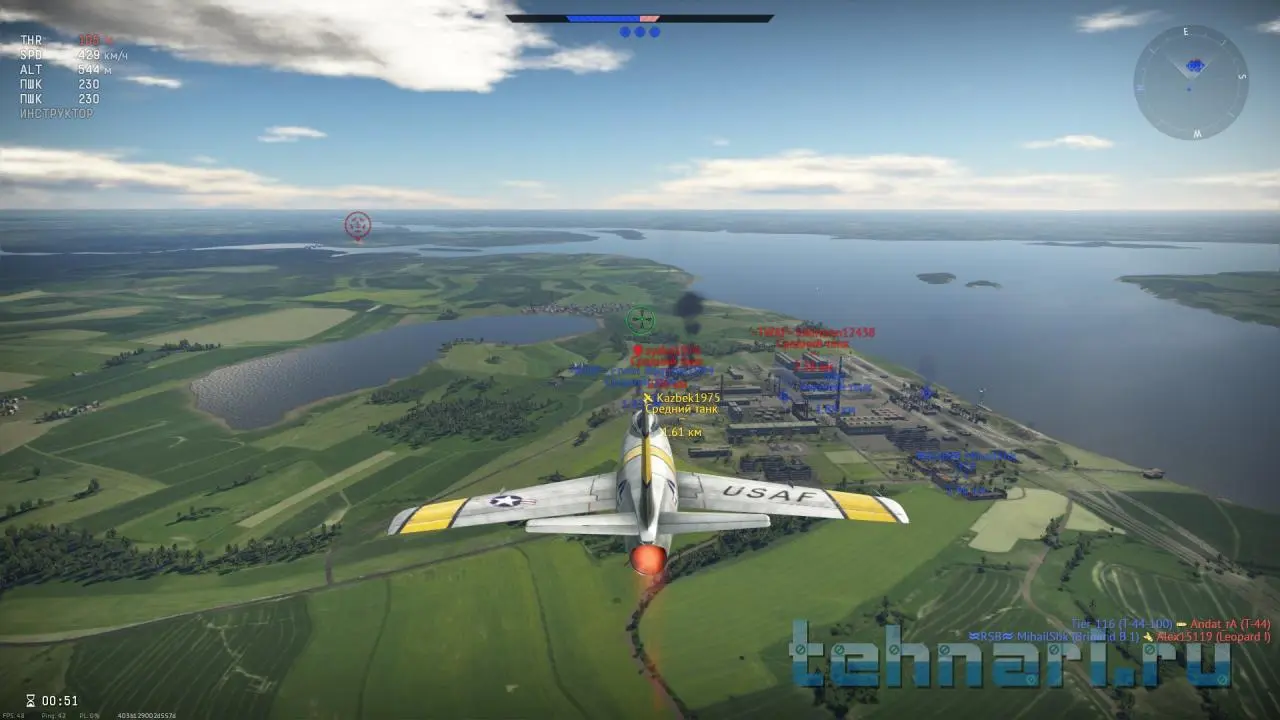Screen dimensions: 1280x720
Task: Target the Kazbek1975 player label
Action: coord(687,398)
